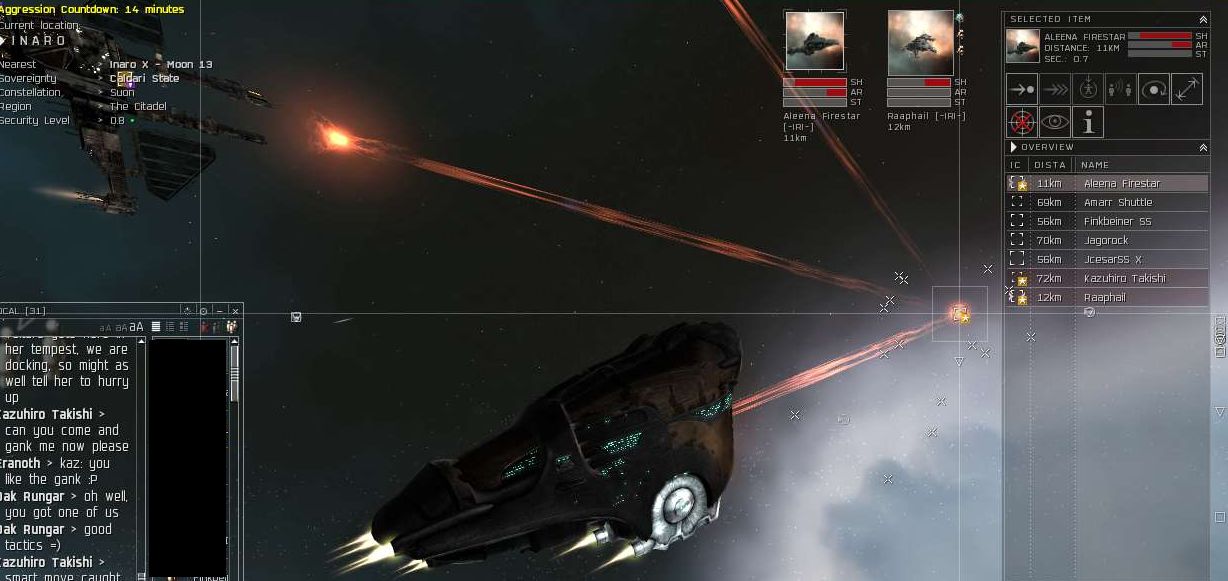Screen dimensions: 1228x581
Task: Click Kazuhiro Takishi in the overview
Action: [1124, 279]
